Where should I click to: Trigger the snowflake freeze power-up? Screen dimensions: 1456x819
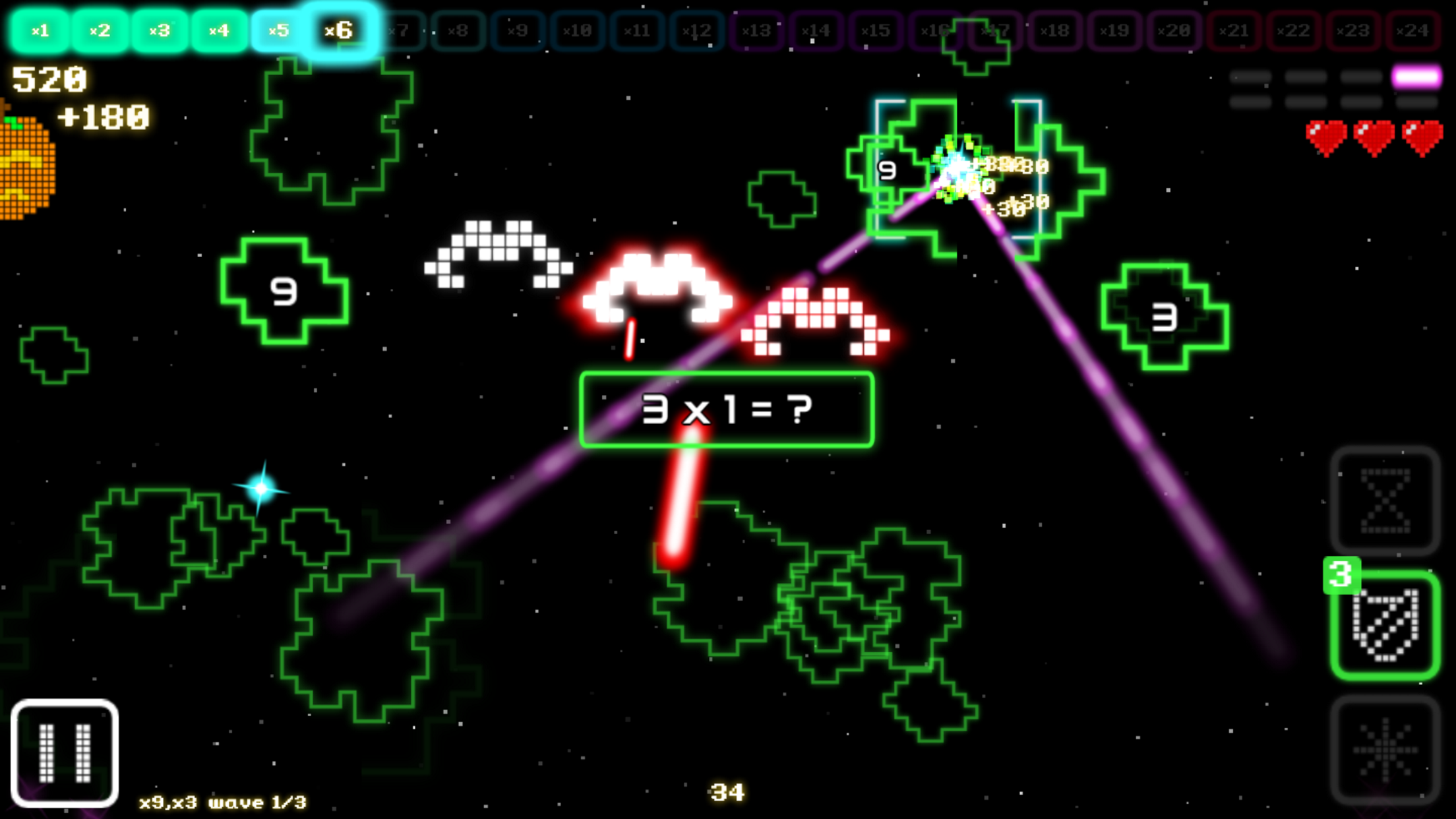coord(1385,750)
